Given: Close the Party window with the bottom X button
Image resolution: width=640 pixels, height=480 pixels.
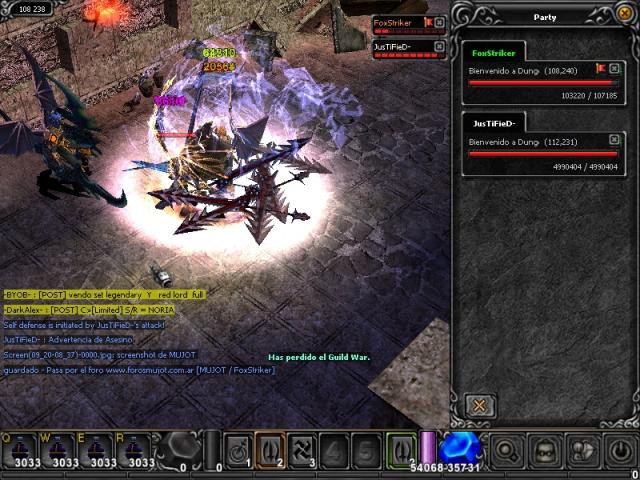Looking at the screenshot, I should click(x=480, y=405).
